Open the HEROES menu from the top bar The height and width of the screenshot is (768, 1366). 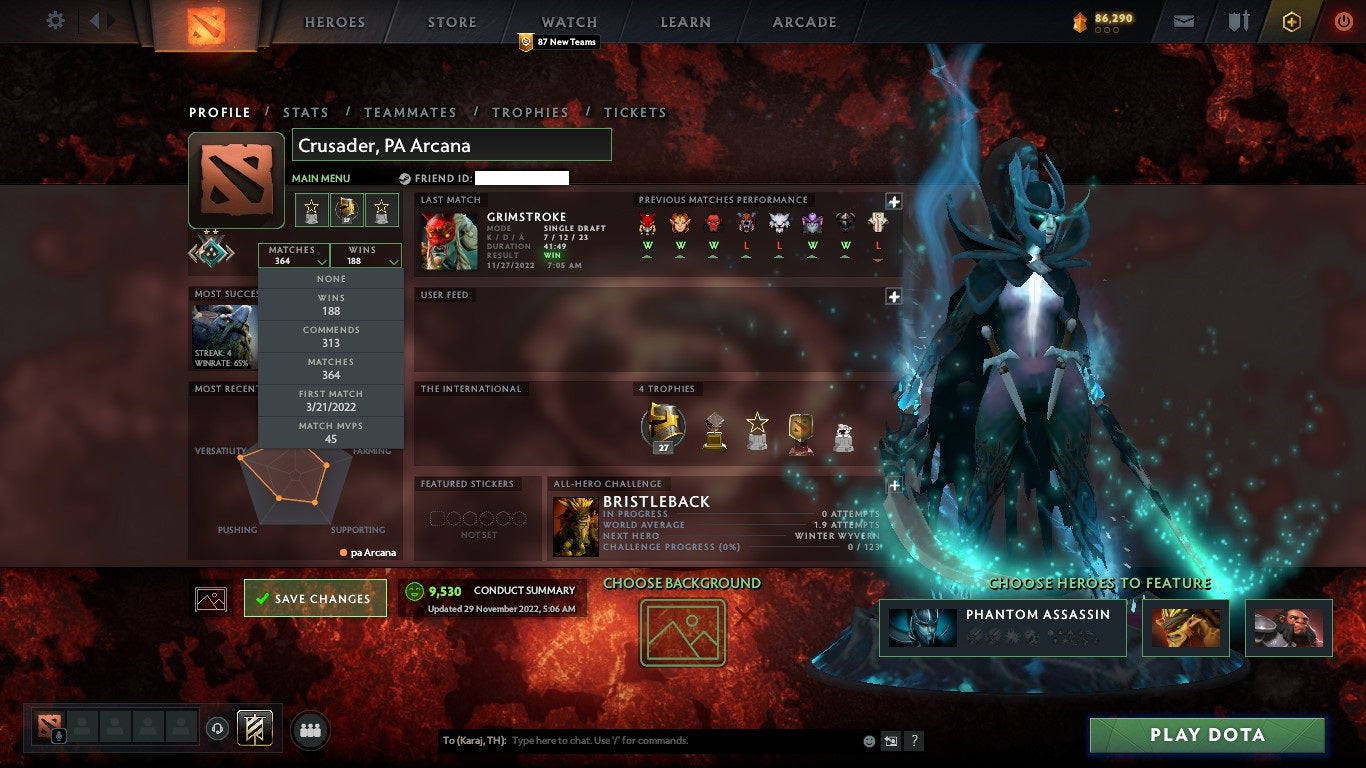(333, 21)
